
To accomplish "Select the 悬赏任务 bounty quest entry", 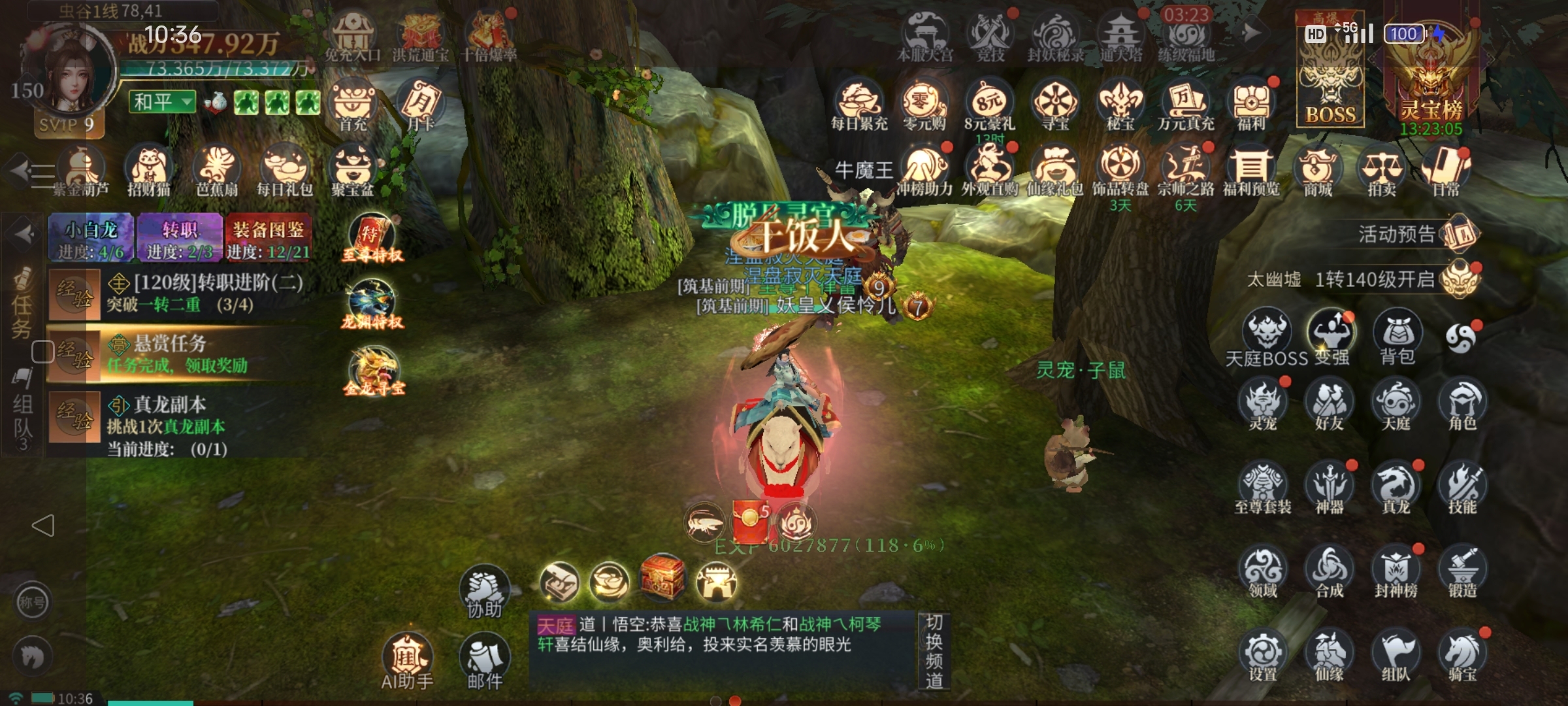I will click(176, 354).
